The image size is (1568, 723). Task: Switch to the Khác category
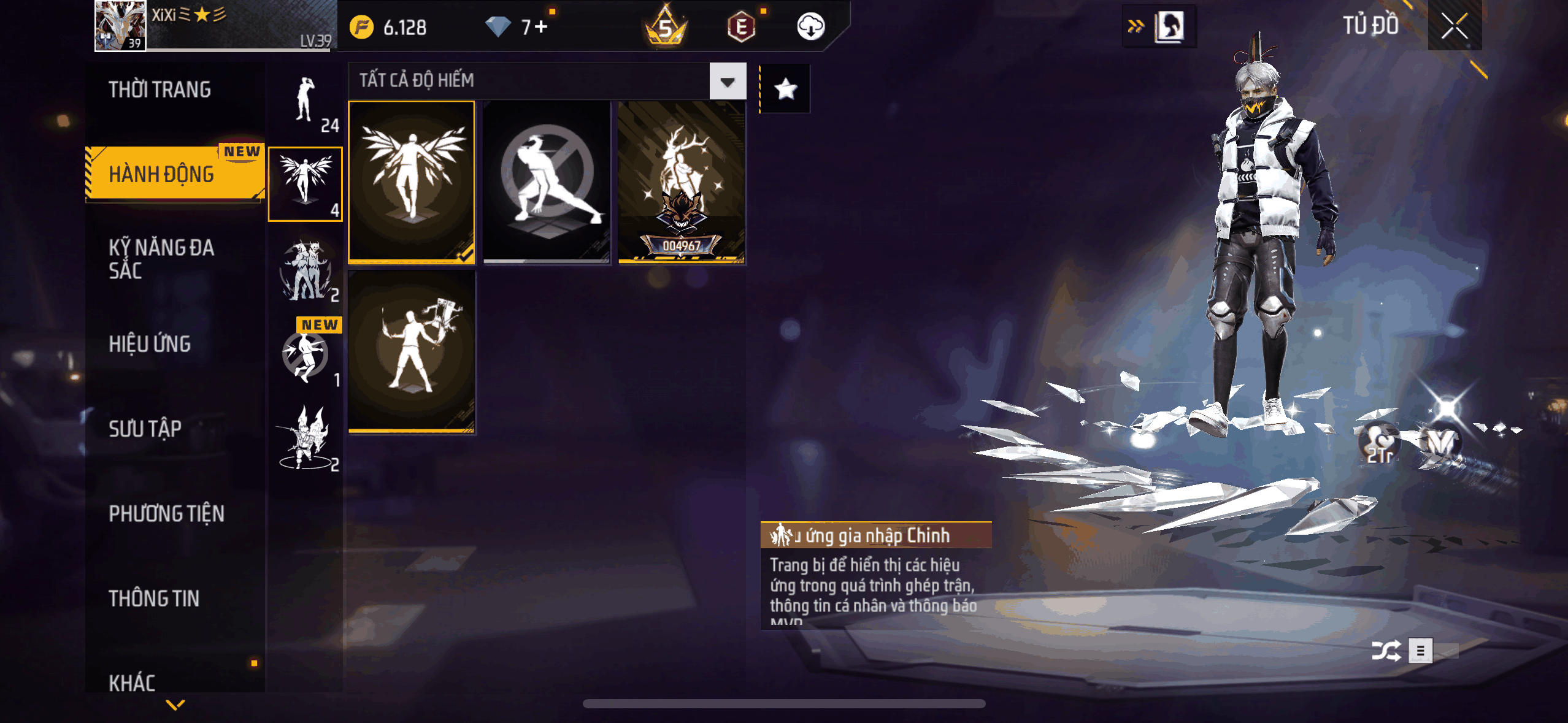pos(133,682)
